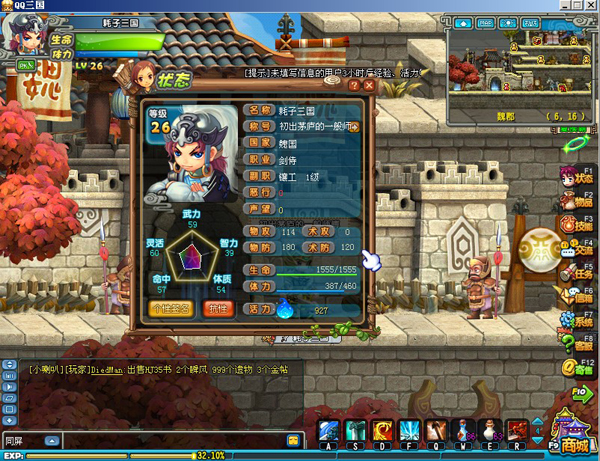Activate the skill in hotkey slot A
600x461 pixels.
[330, 431]
